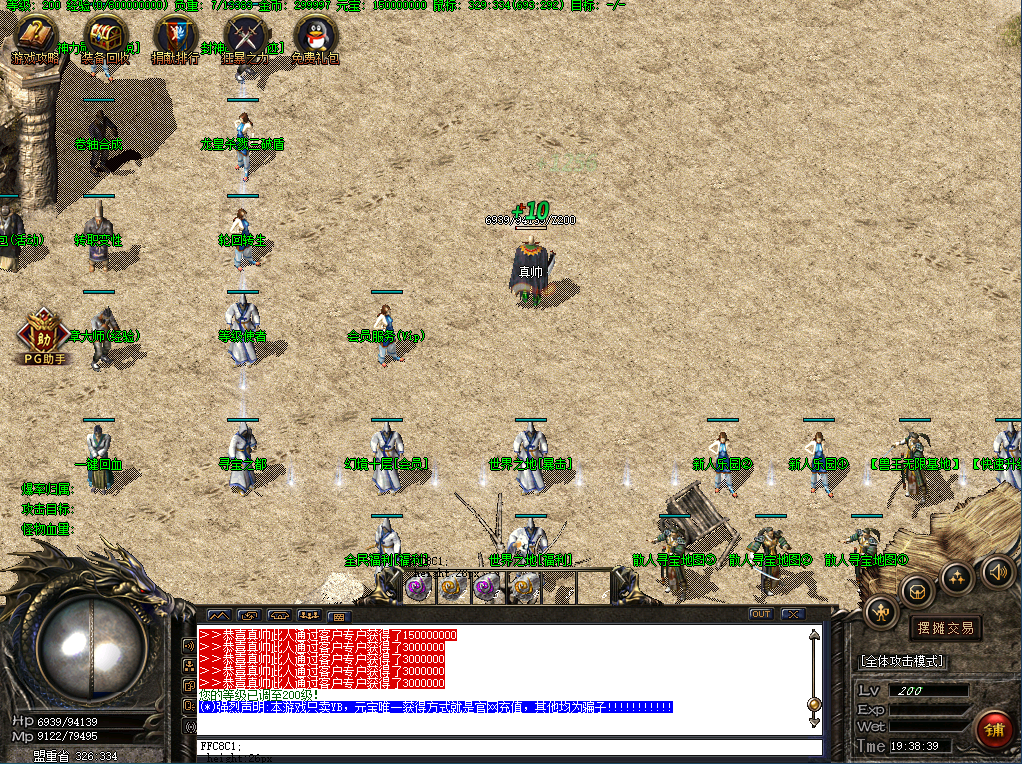Toggle the sound speaker button
Viewport: 1022px width, 764px height.
pyautogui.click(x=996, y=571)
